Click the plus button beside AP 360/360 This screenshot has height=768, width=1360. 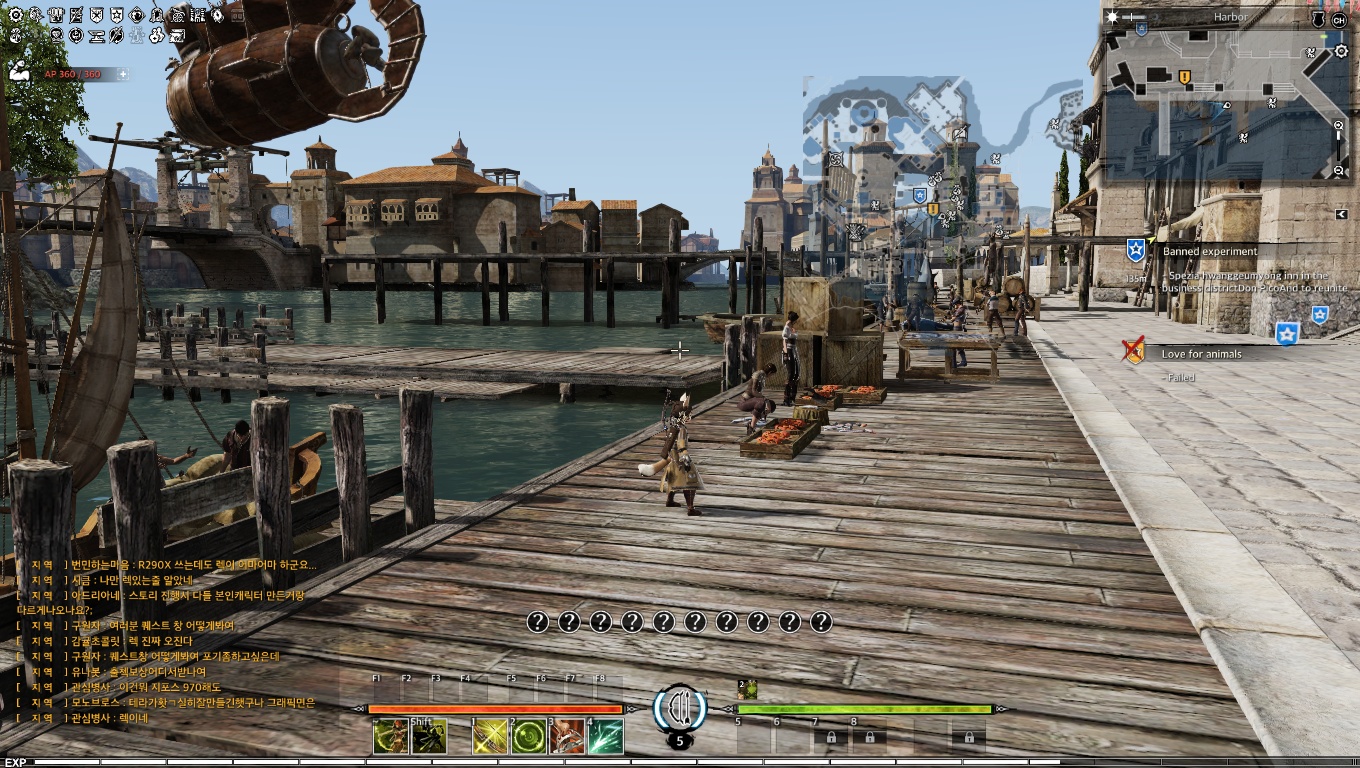123,74
